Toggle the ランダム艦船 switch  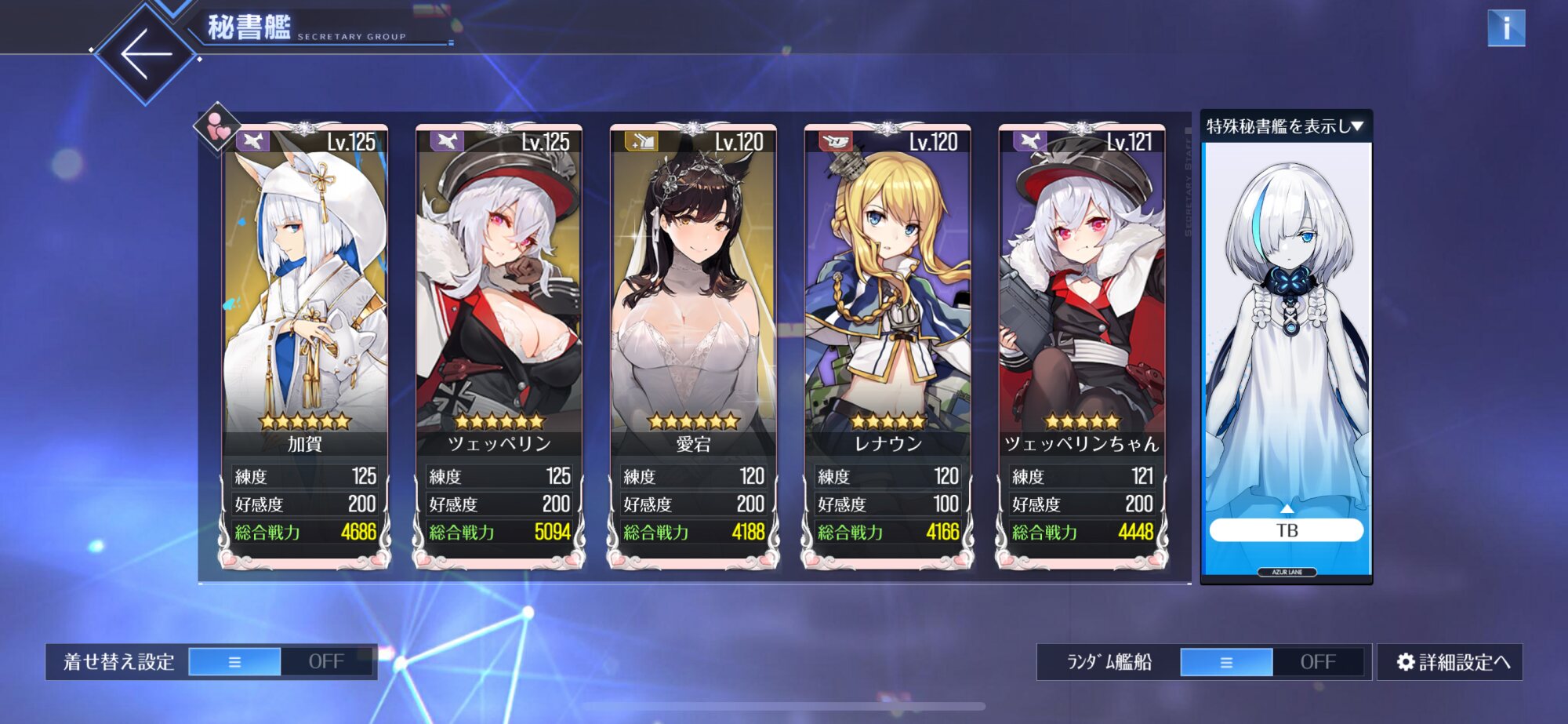point(1272,662)
